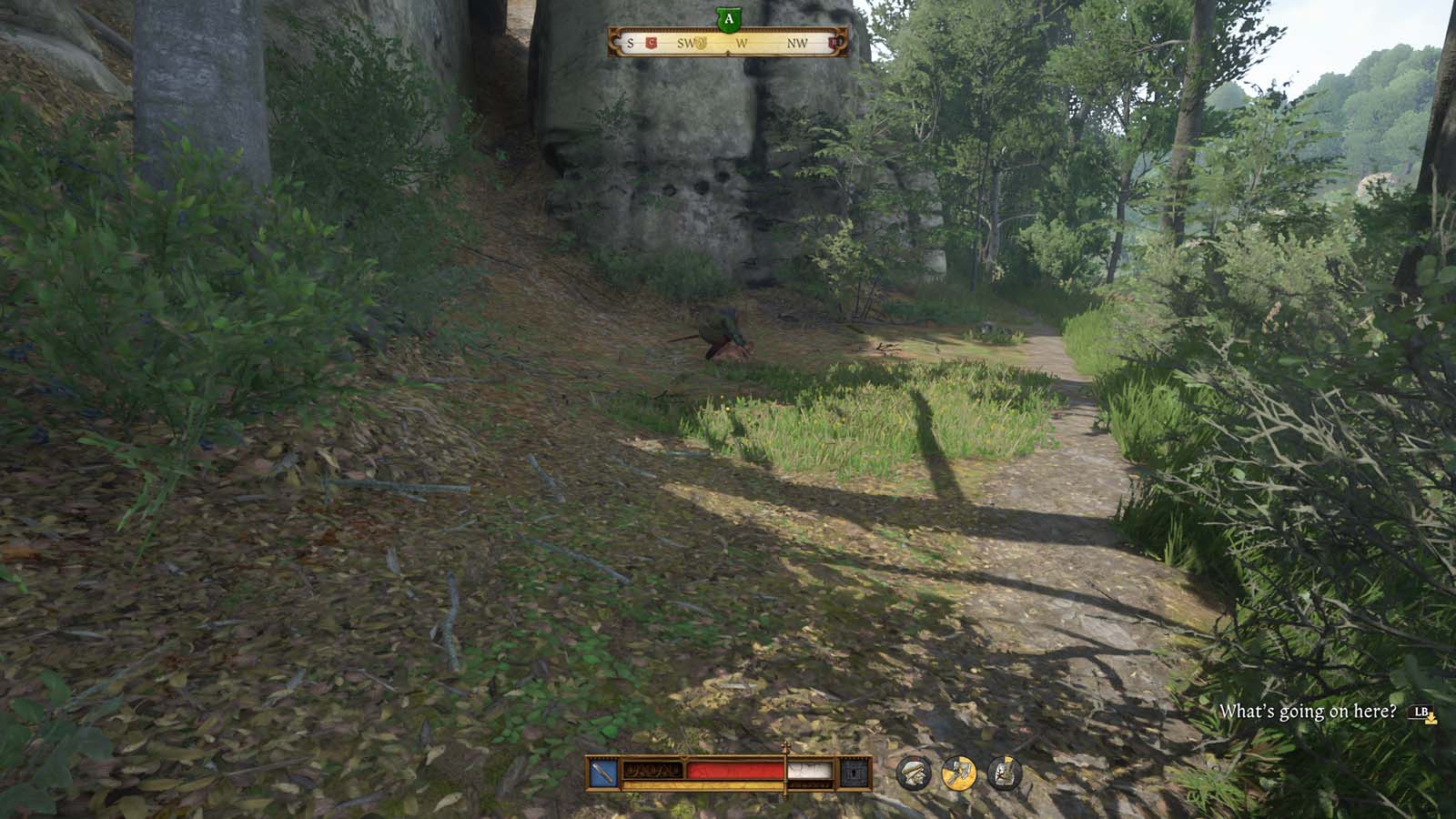Click the green A quest marker shield
The image size is (1456, 819).
pyautogui.click(x=728, y=17)
